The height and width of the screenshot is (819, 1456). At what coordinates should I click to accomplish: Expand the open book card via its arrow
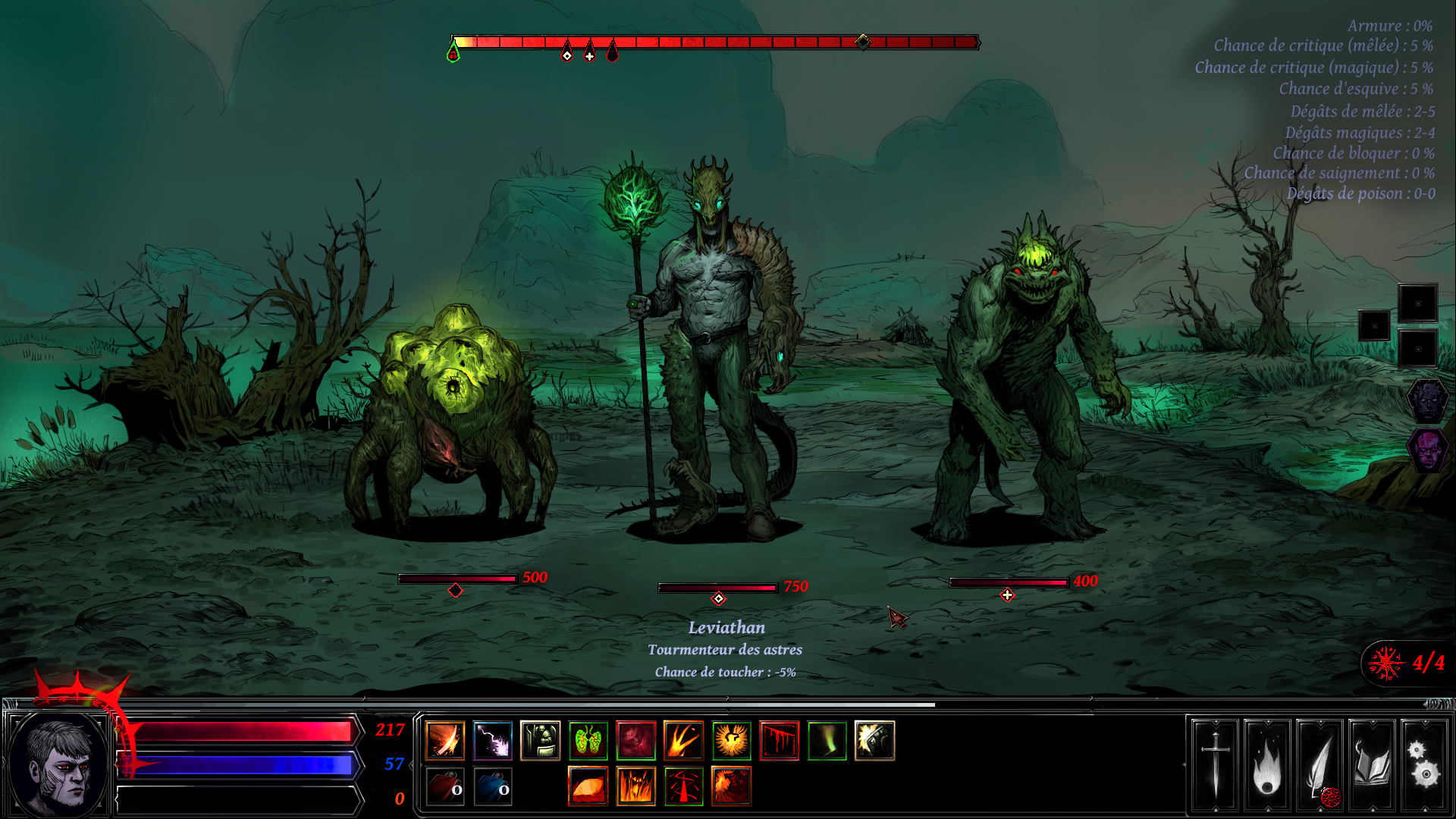tap(1373, 722)
